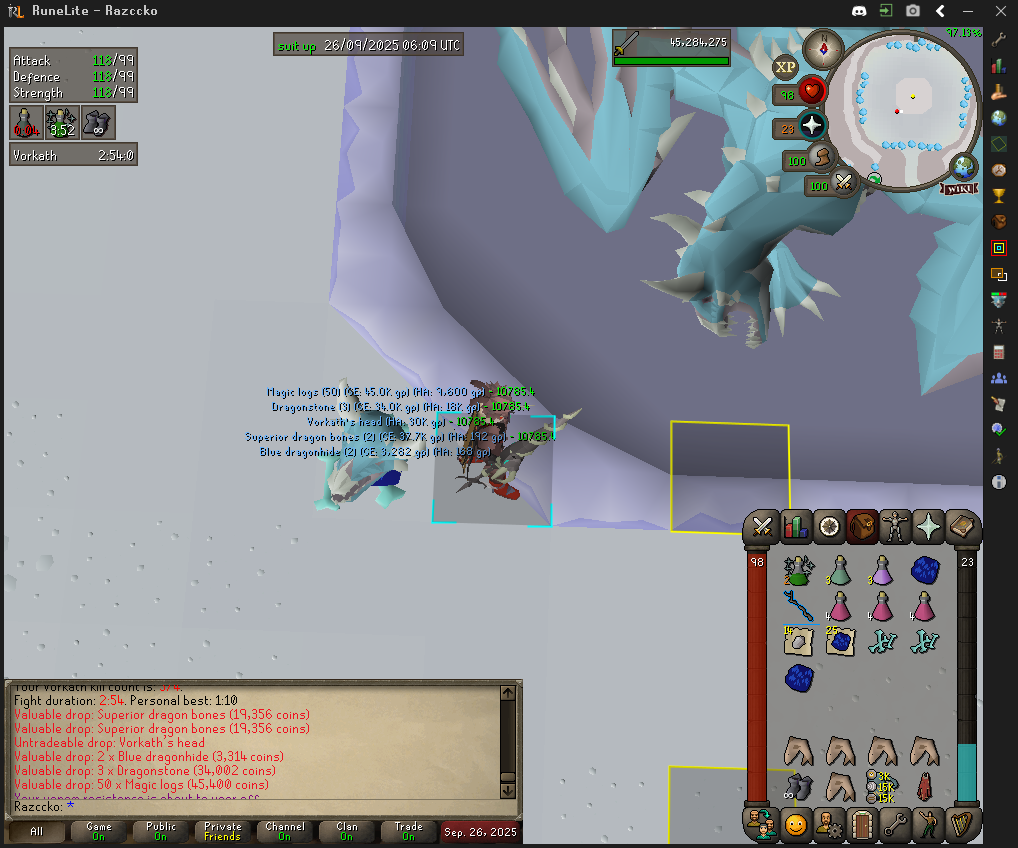The width and height of the screenshot is (1018, 848).
Task: Open the Wiki lookup banner
Action: tap(958, 187)
